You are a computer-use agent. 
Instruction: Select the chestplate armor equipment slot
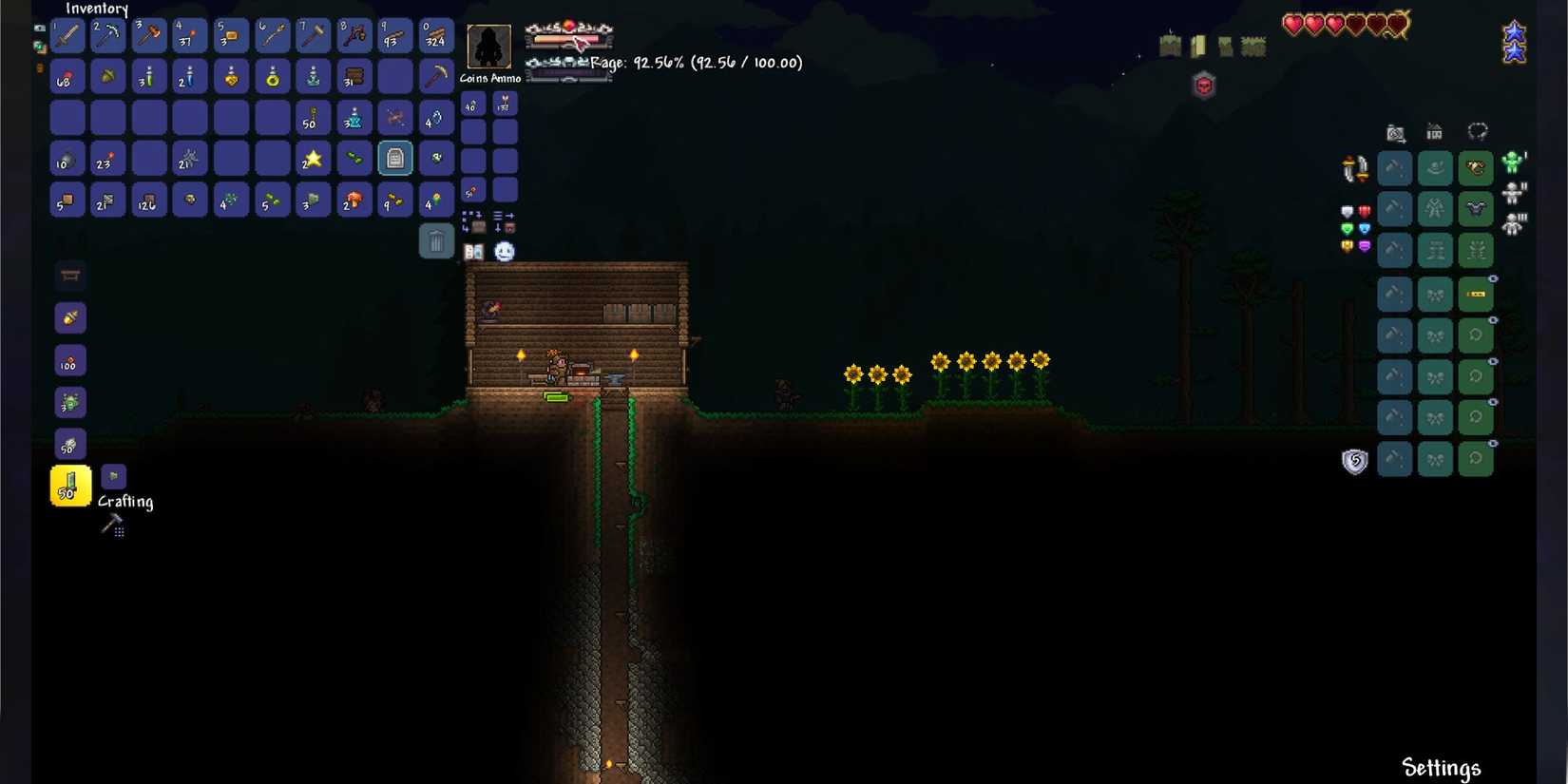pos(1476,209)
